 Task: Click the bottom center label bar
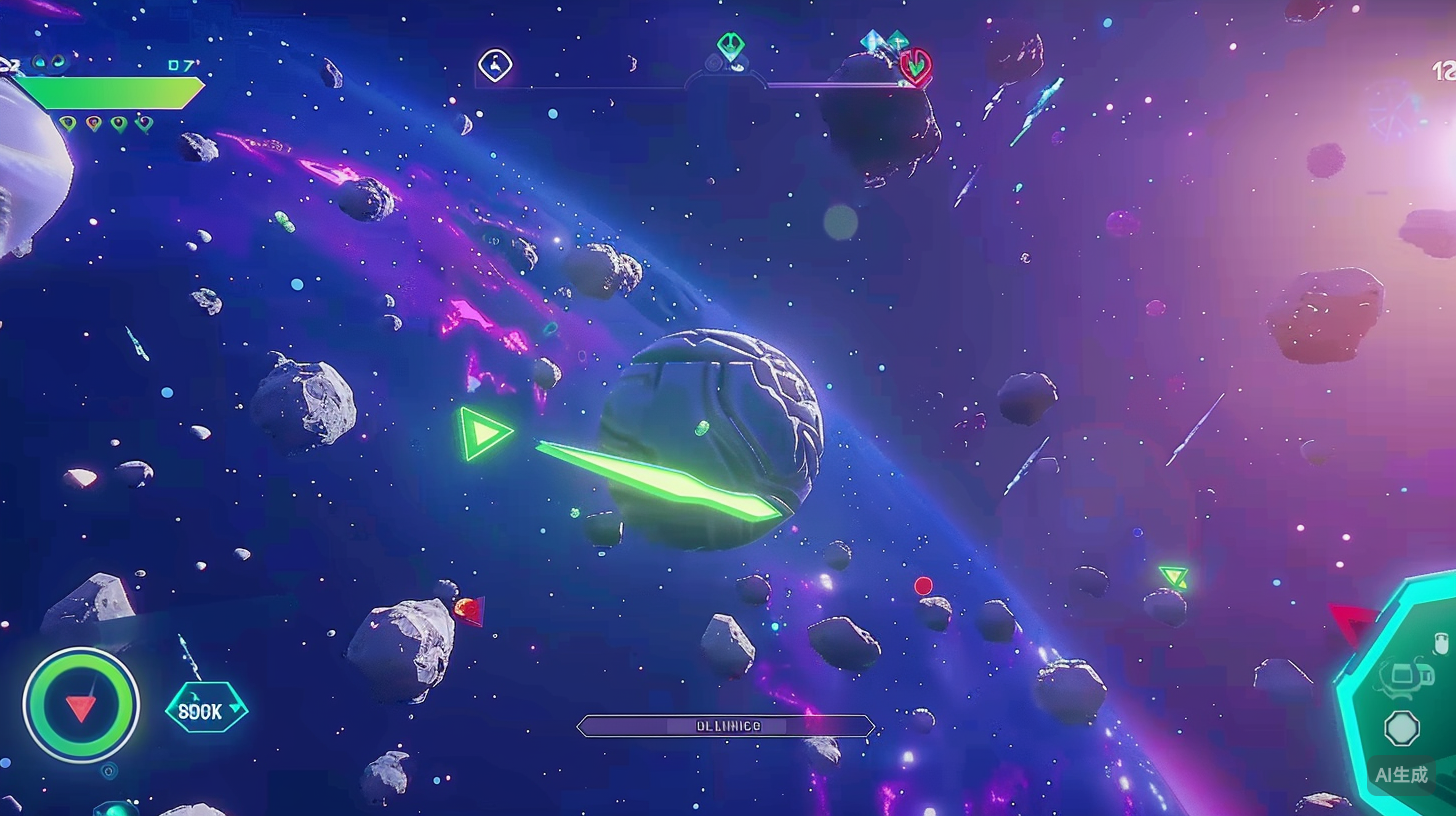click(x=726, y=726)
